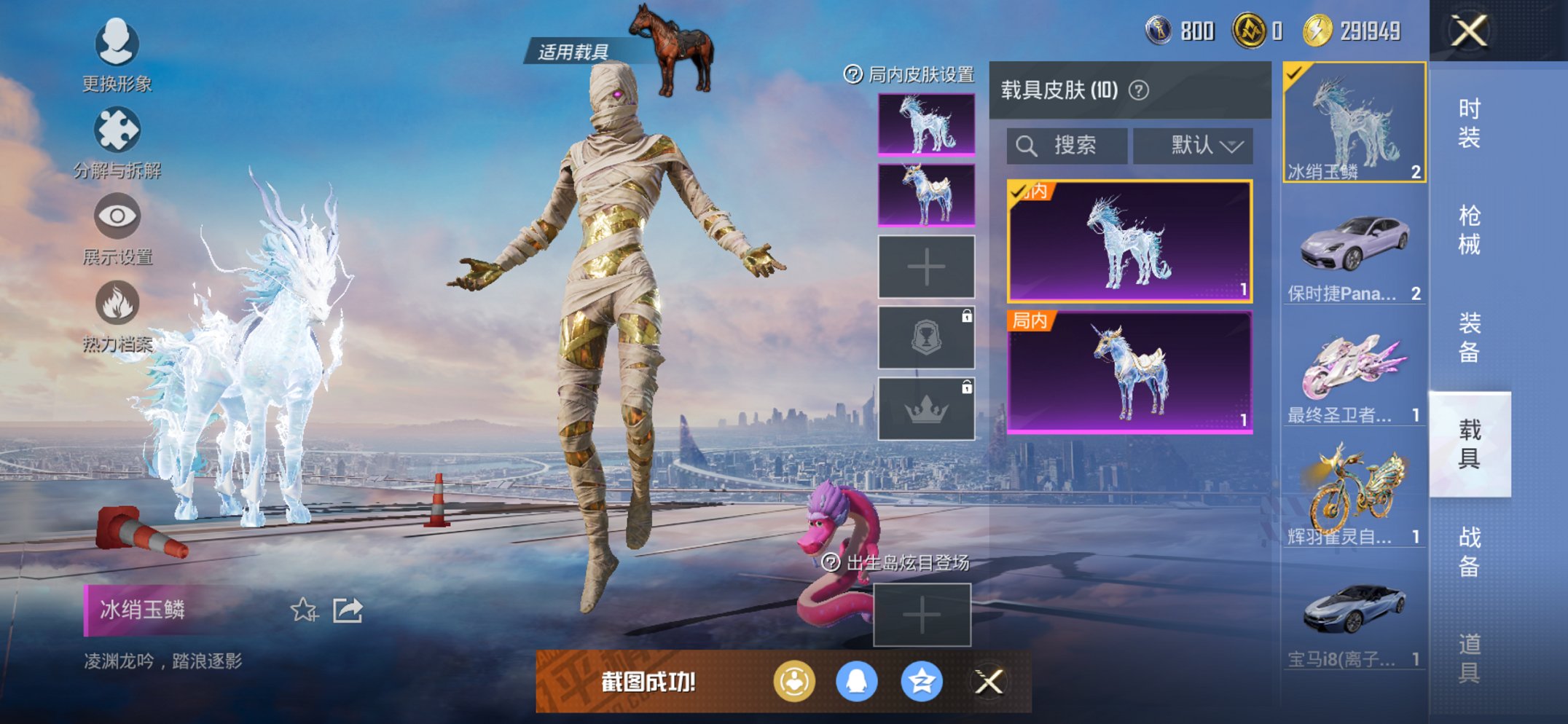Open the 热力档案 flame profile icon
Screen dimensions: 1568x724
[x=119, y=301]
